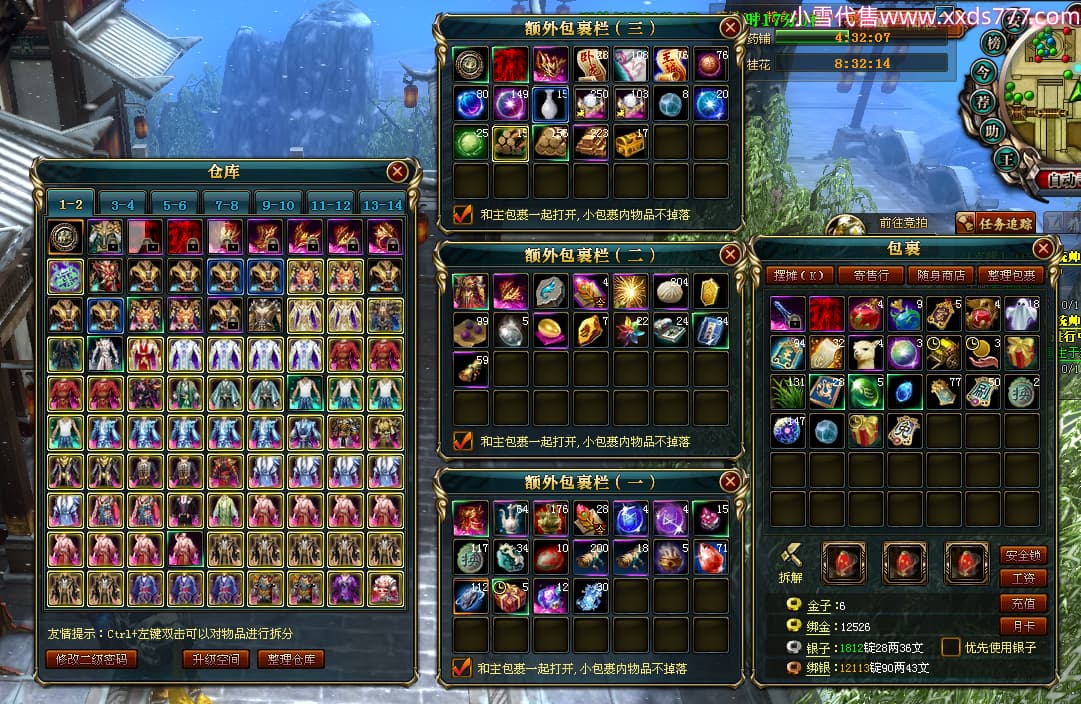Open the 充值 recharge button
The image size is (1081, 704).
1022,603
